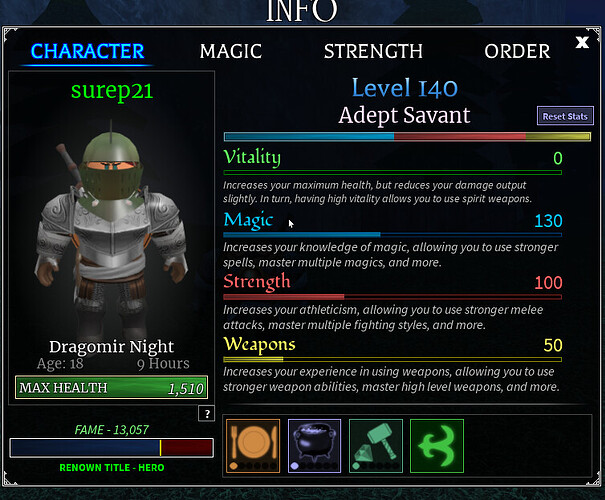Viewport: 605px width, 500px height.
Task: Switch to the Character tab
Action: [88, 51]
